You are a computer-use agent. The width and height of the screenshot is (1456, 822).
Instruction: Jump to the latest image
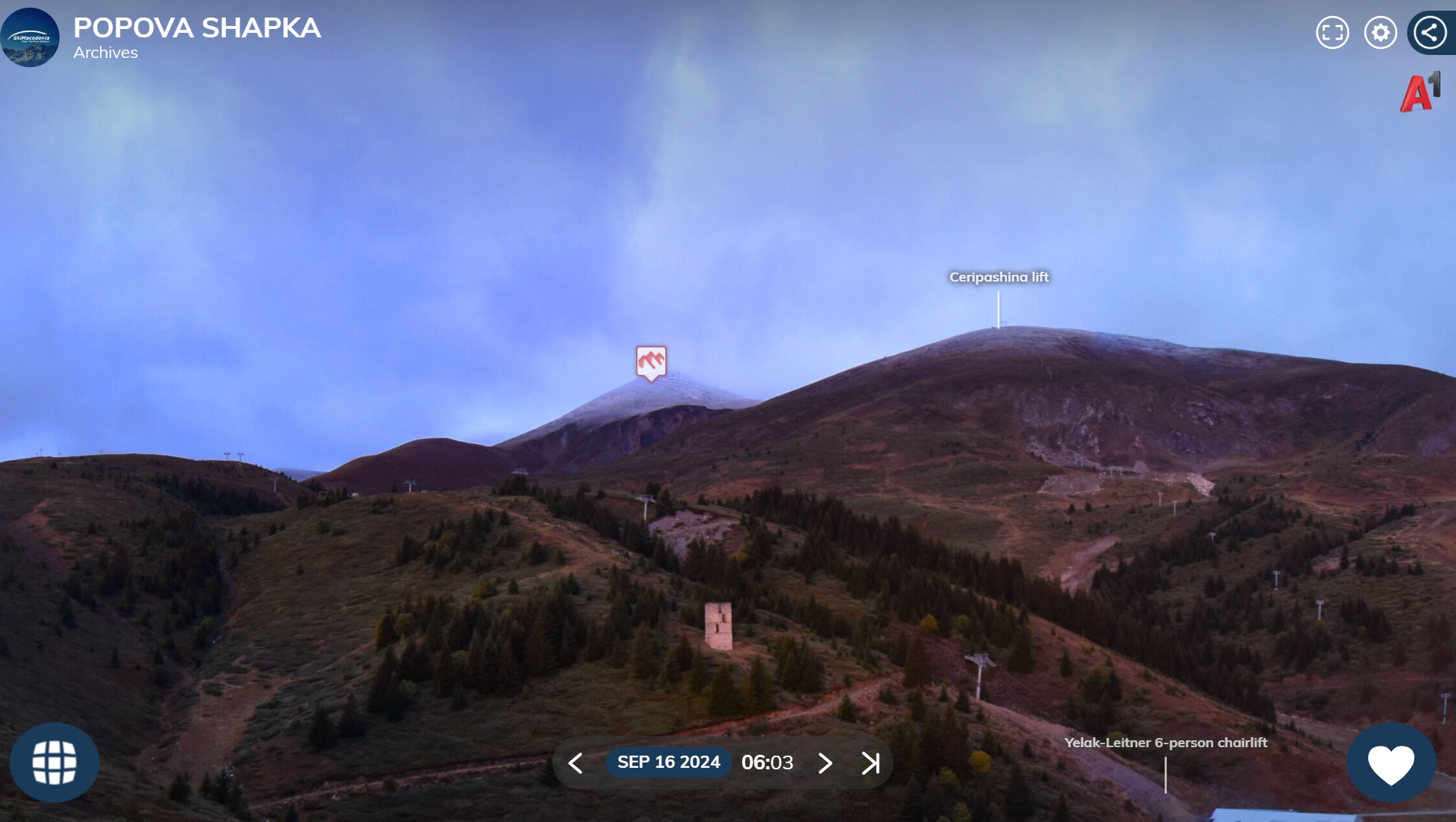point(870,762)
